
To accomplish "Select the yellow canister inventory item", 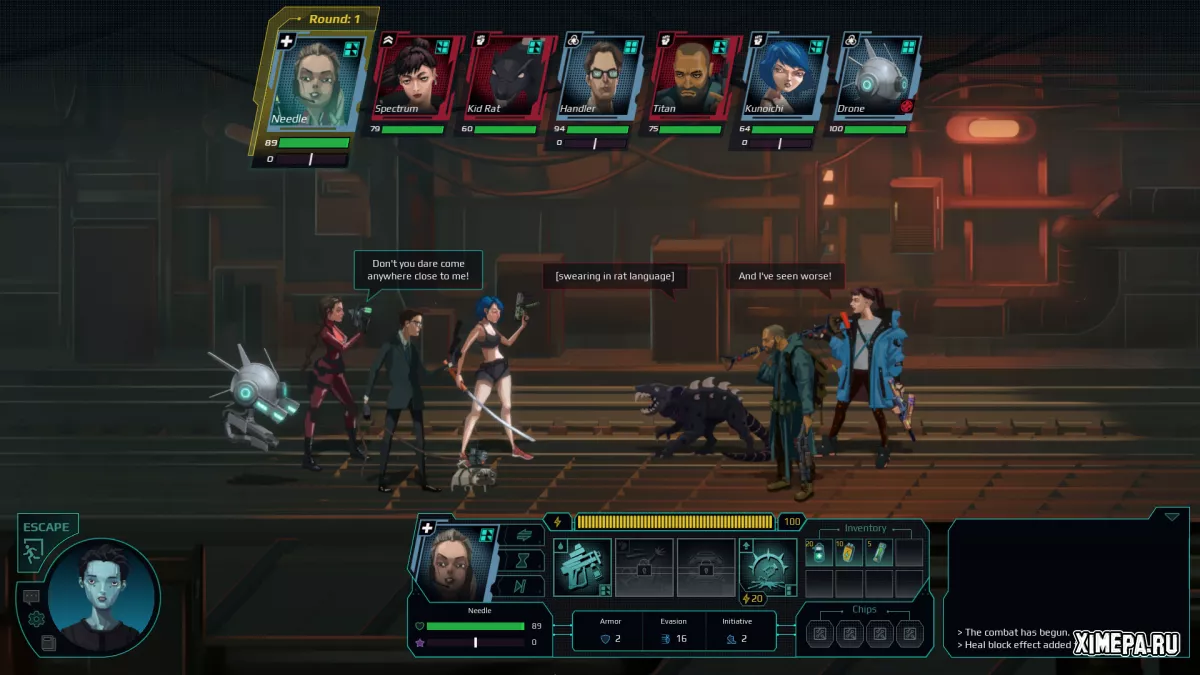I will pyautogui.click(x=849, y=553).
